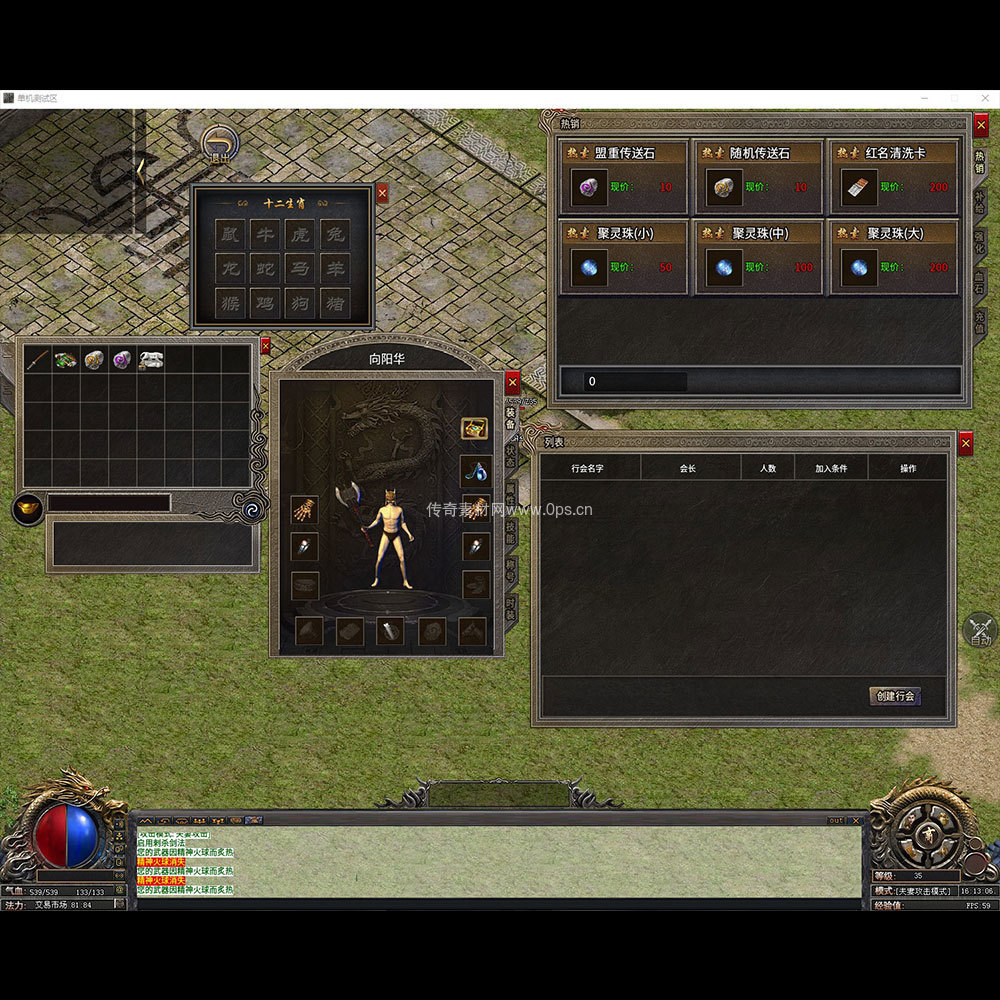Click the gold ingot icon under the bag

point(27,509)
